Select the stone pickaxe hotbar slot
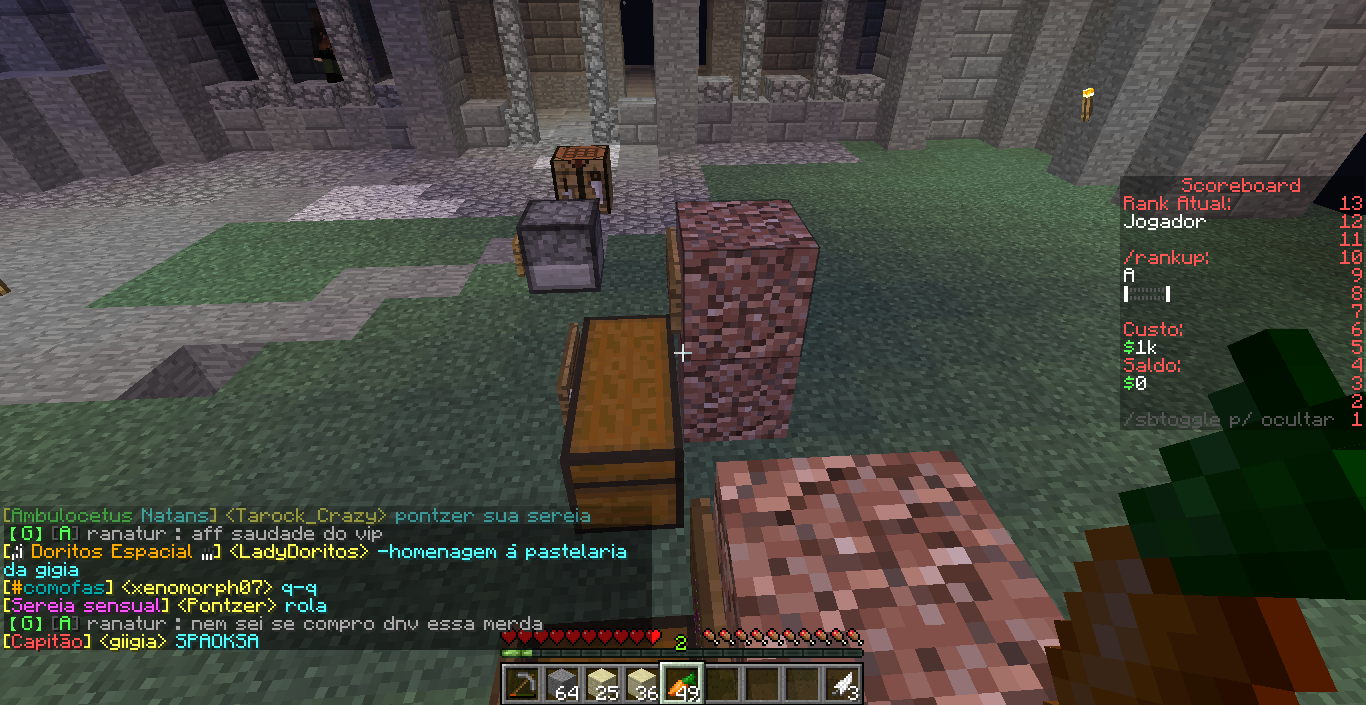Image resolution: width=1366 pixels, height=705 pixels. tap(520, 683)
